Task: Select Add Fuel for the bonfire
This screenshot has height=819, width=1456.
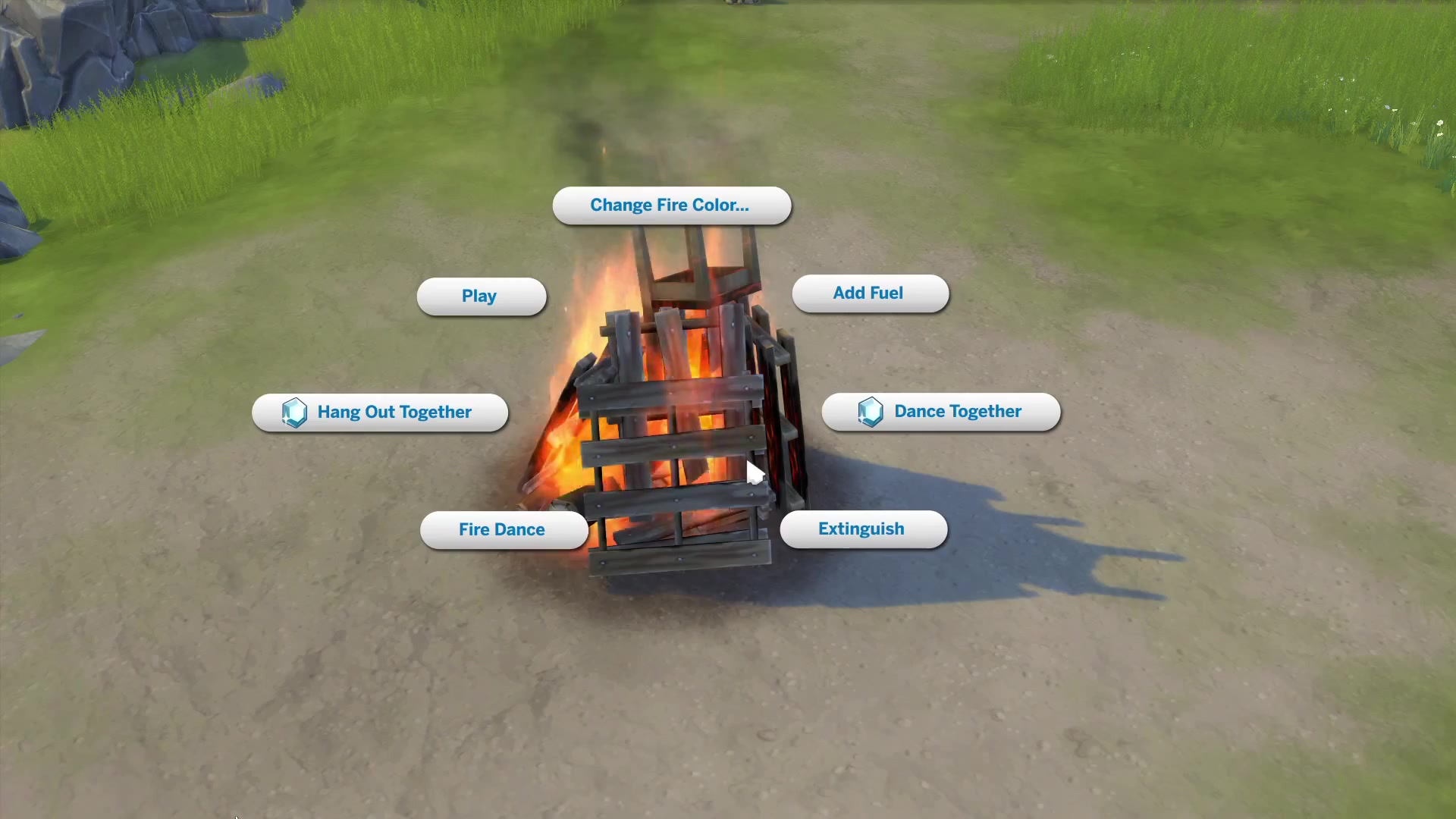Action: pyautogui.click(x=870, y=293)
